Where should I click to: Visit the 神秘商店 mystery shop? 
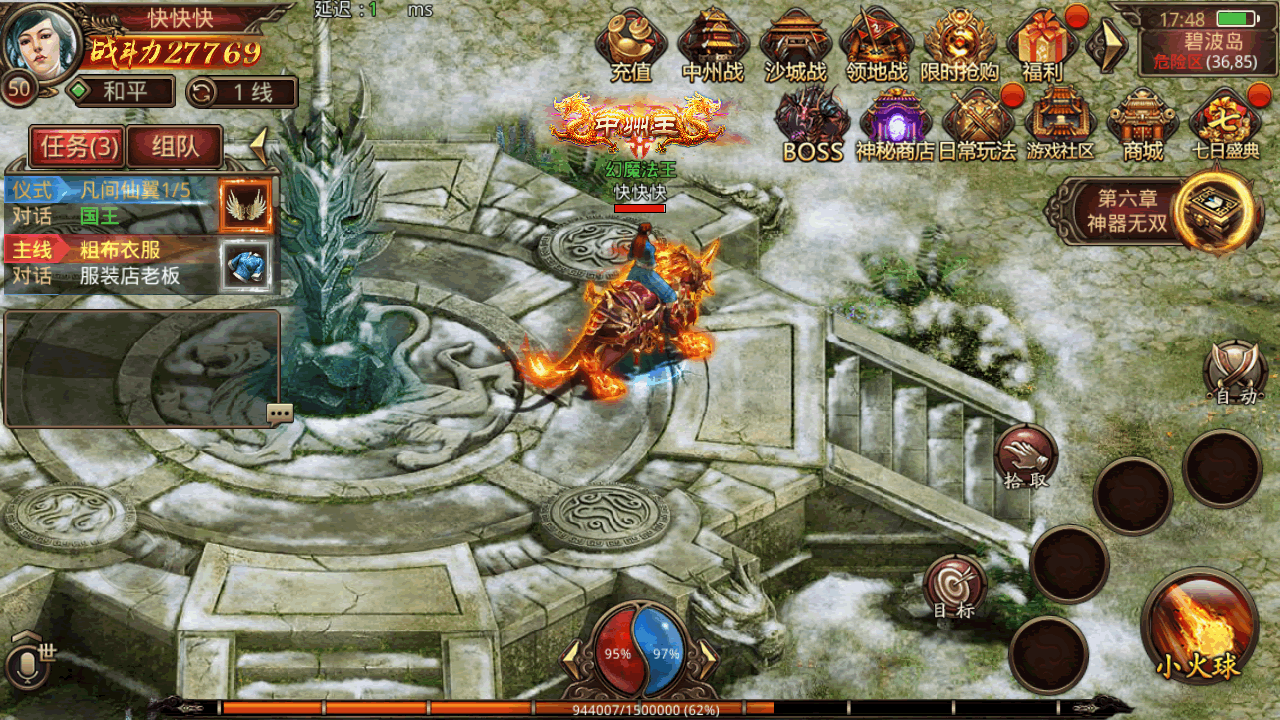895,123
